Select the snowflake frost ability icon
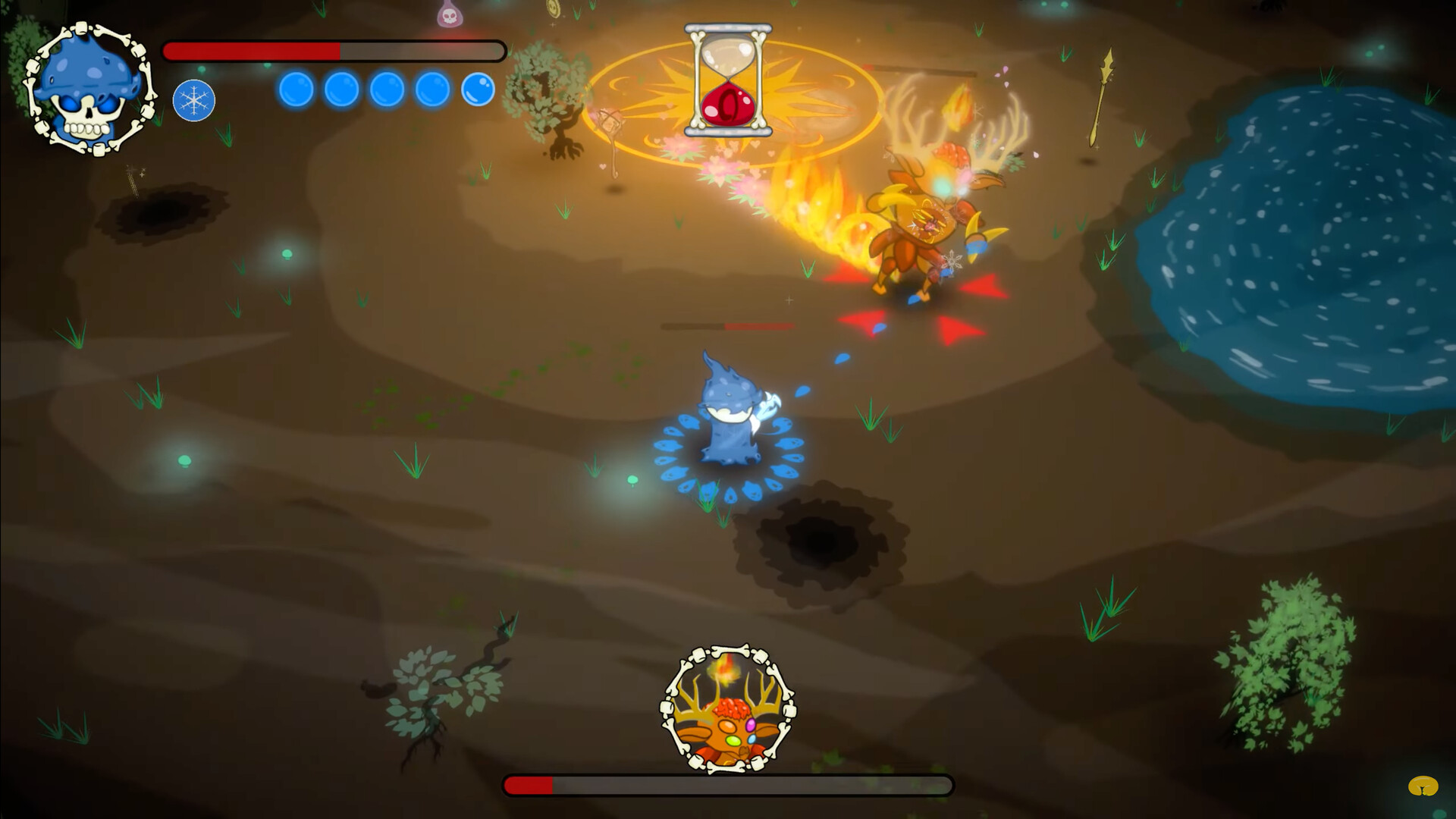Screen dimensions: 1456x819 tap(196, 101)
